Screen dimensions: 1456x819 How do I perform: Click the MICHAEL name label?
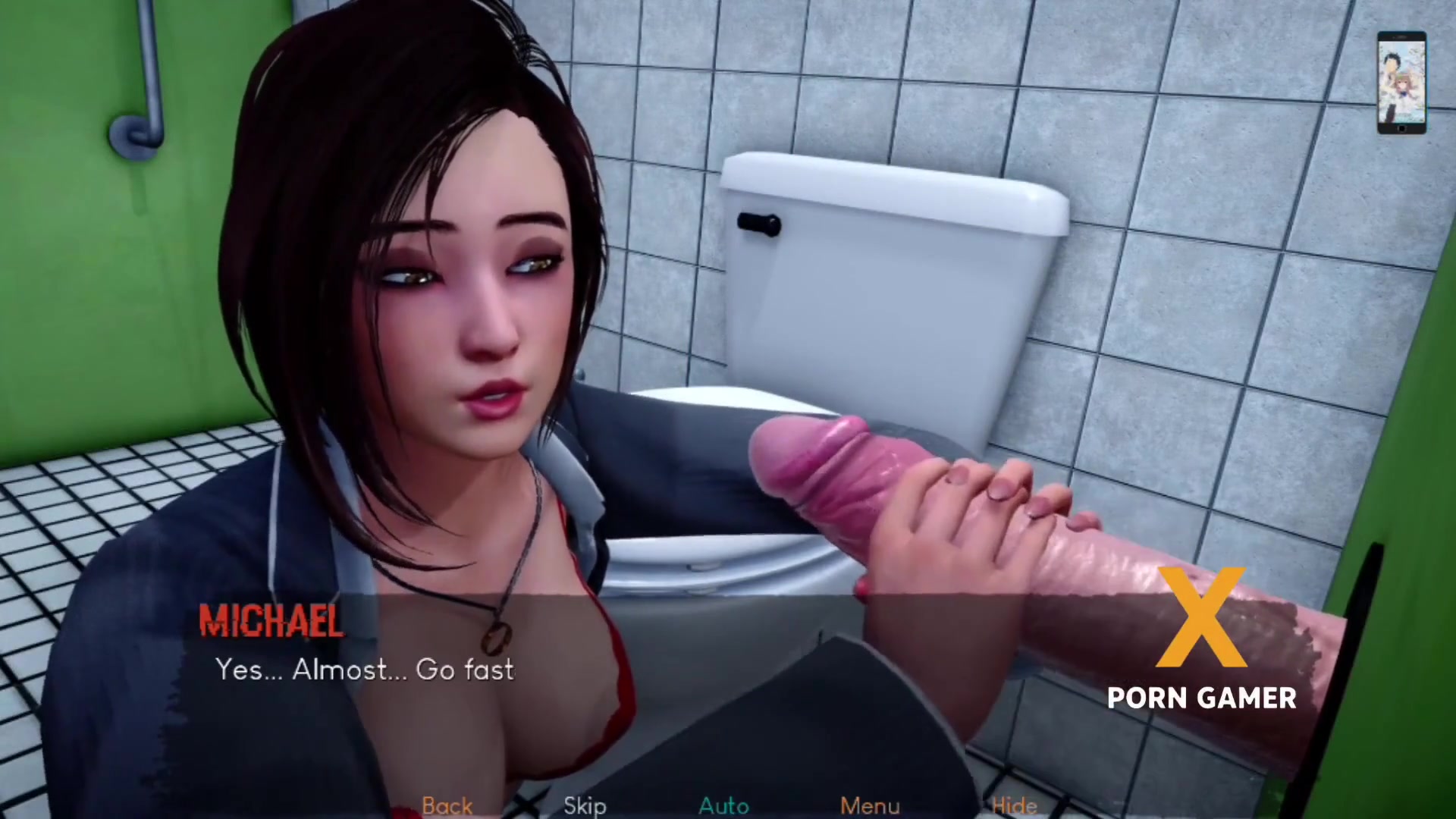point(271,620)
